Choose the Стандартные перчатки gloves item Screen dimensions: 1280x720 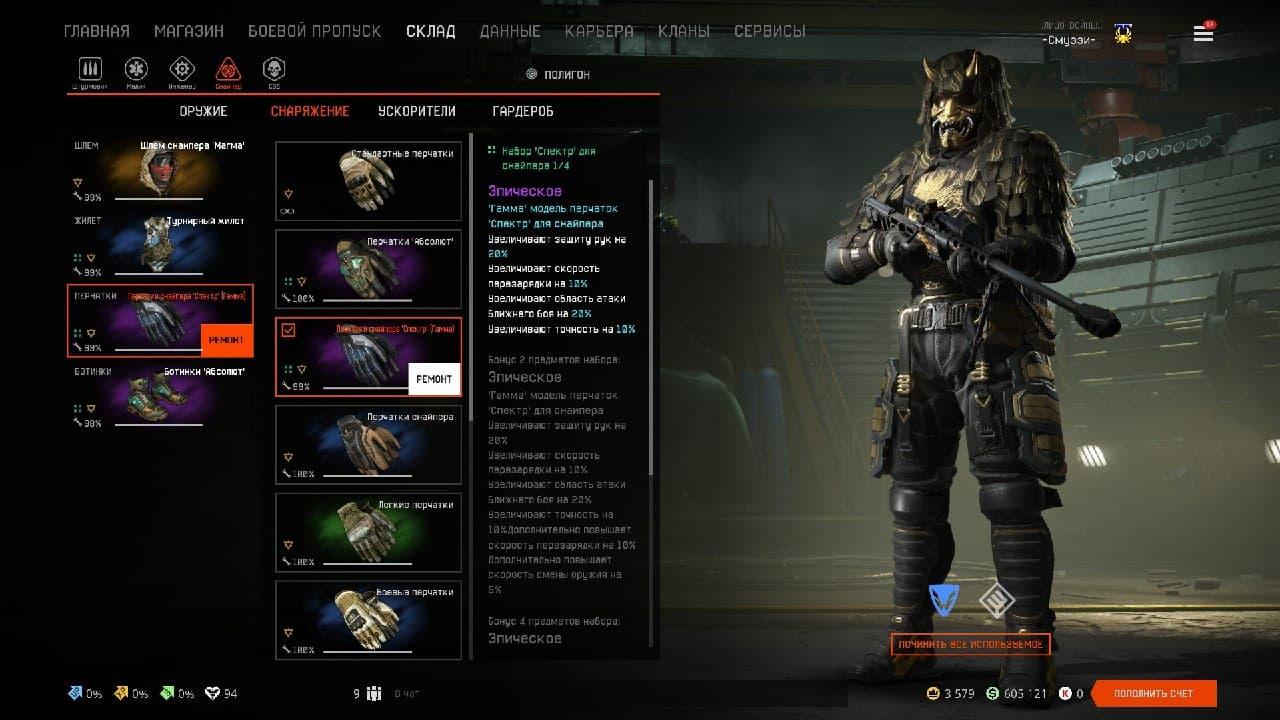pyautogui.click(x=368, y=181)
